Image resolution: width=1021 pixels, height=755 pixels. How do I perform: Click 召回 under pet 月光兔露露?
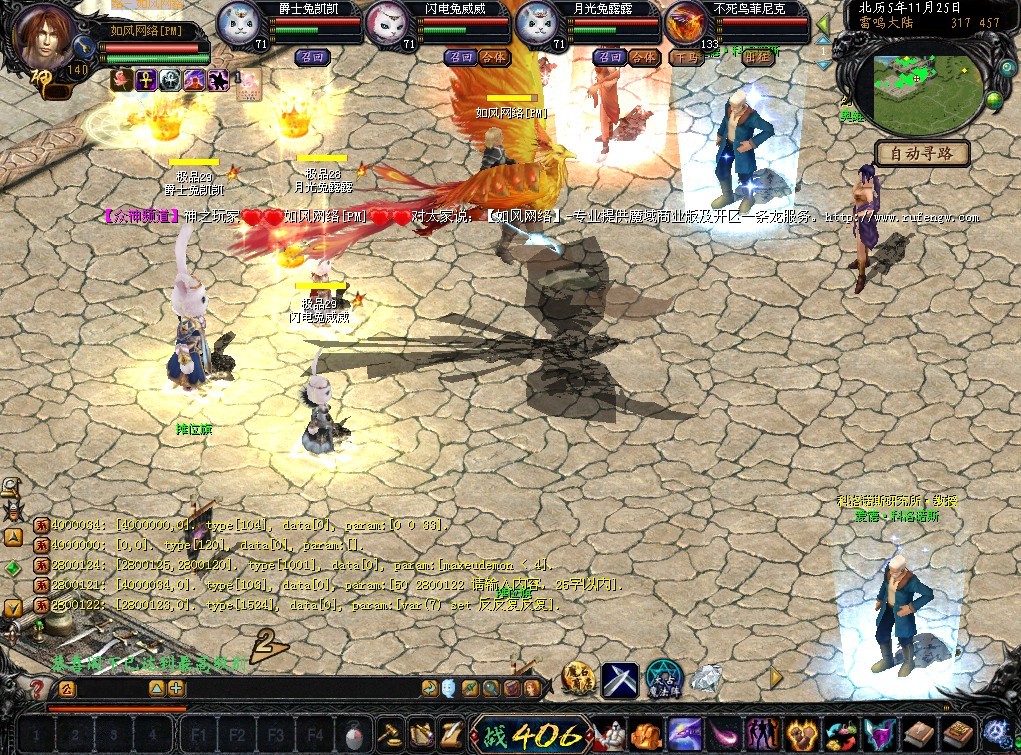click(609, 57)
